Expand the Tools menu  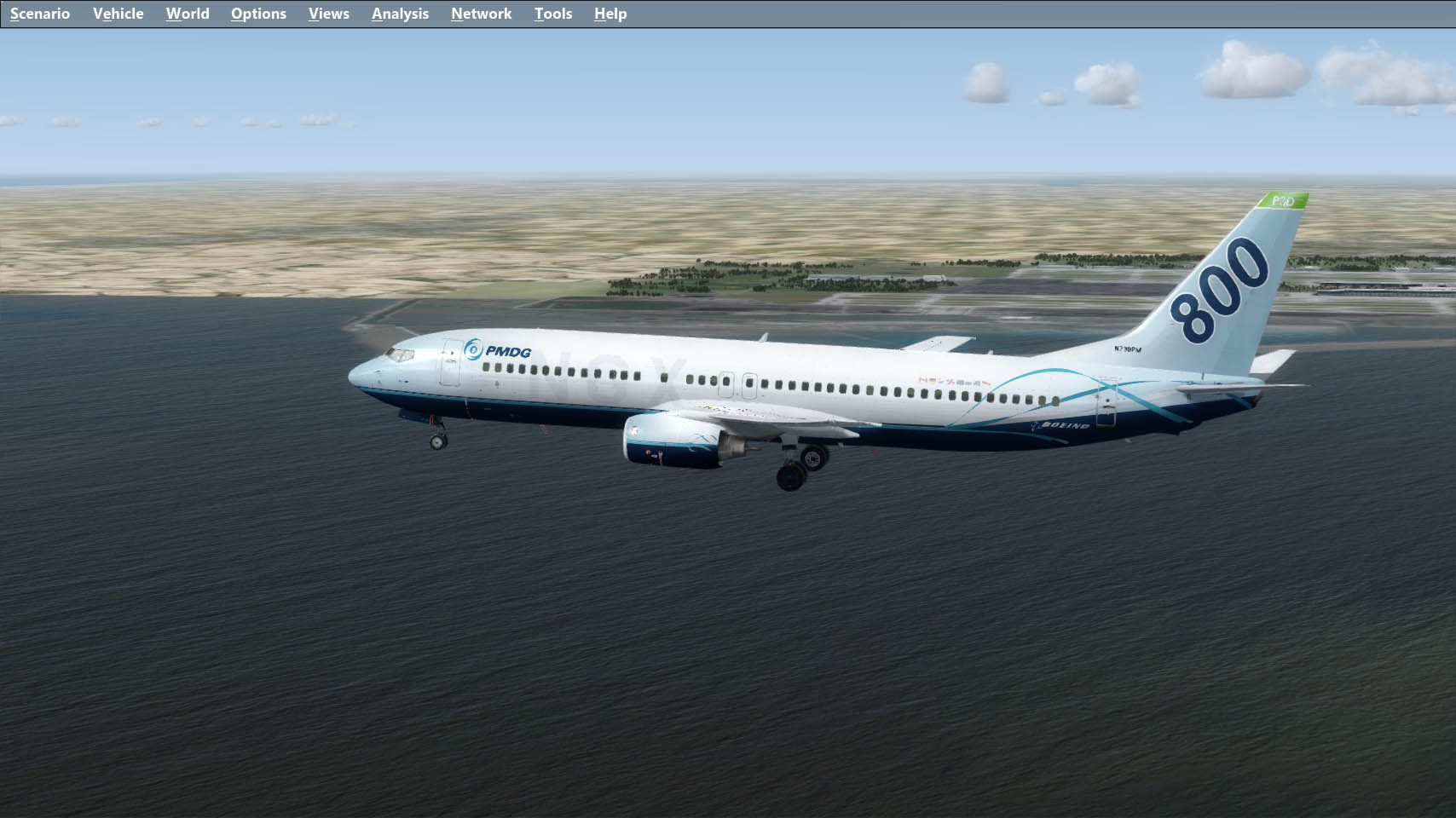click(553, 14)
